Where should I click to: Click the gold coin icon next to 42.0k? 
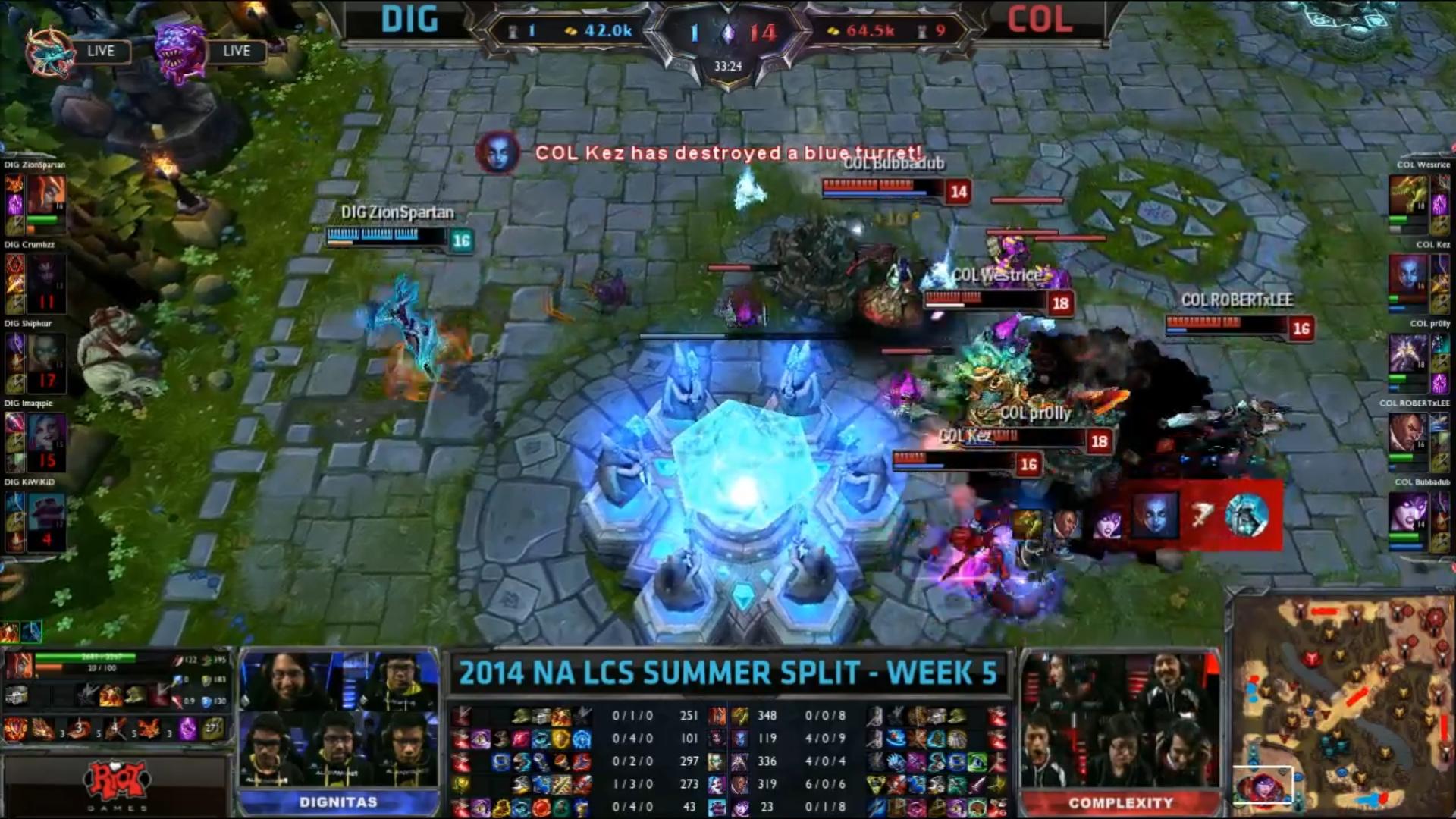[573, 32]
